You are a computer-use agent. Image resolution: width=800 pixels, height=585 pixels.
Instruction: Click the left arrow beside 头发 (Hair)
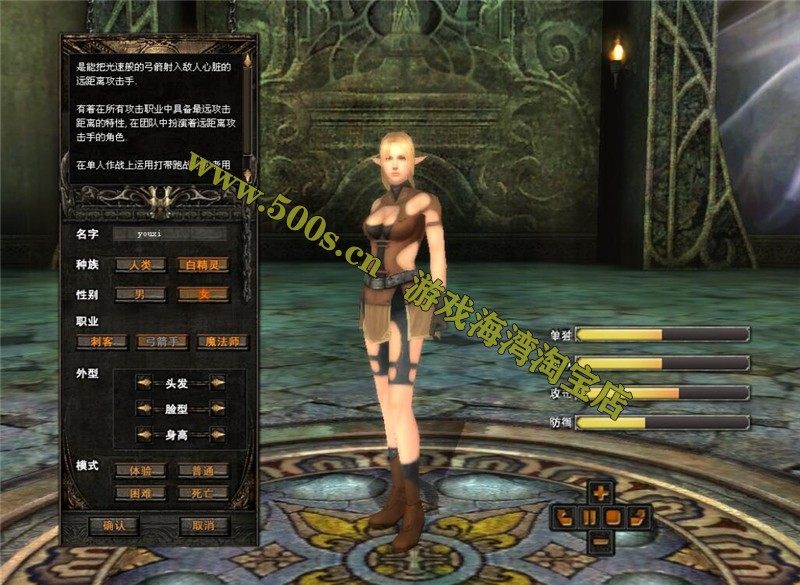(144, 382)
